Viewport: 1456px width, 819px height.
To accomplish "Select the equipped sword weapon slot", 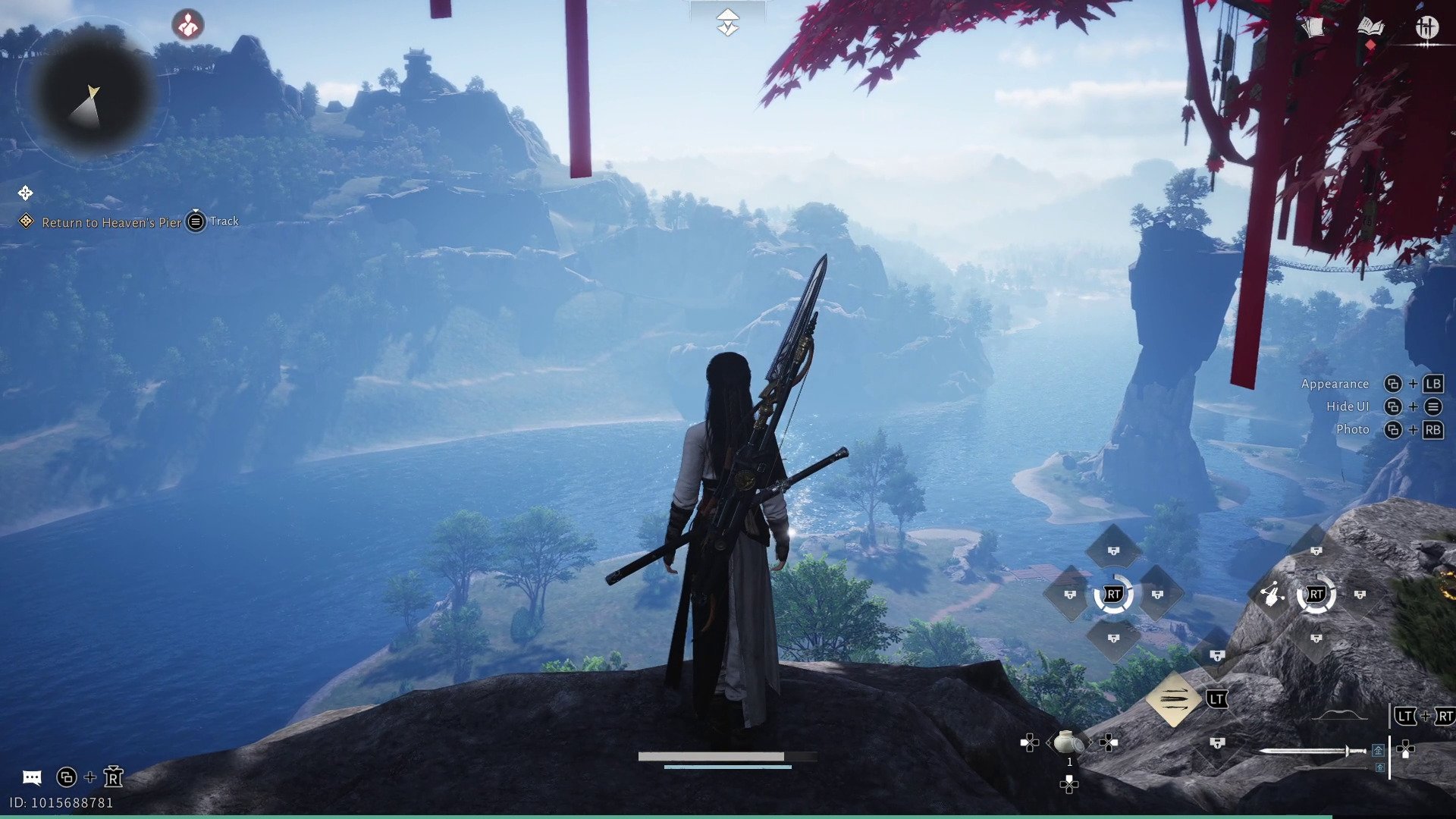I will [x=1312, y=751].
